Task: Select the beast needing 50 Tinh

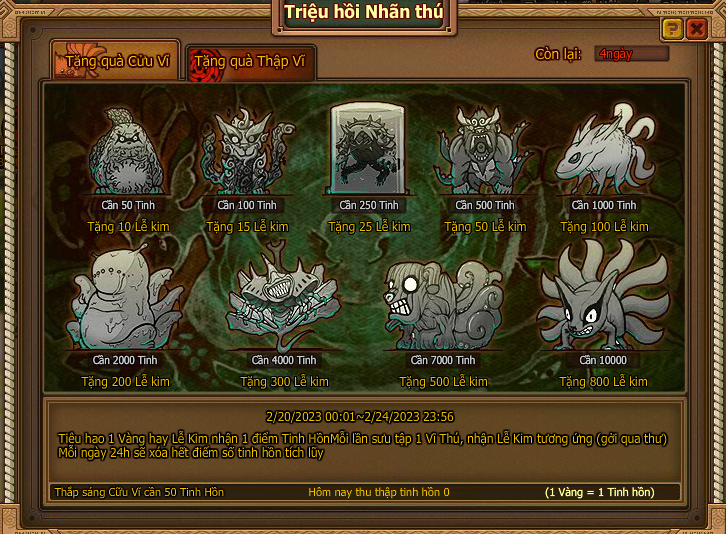Action: click(126, 150)
